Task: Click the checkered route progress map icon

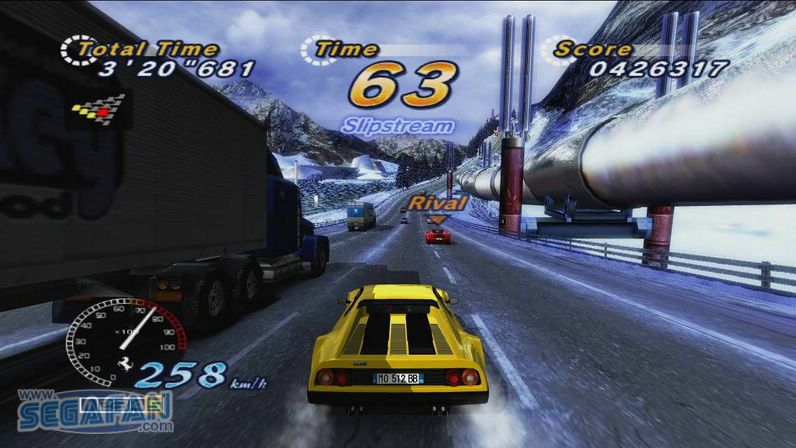Action: pos(98,108)
